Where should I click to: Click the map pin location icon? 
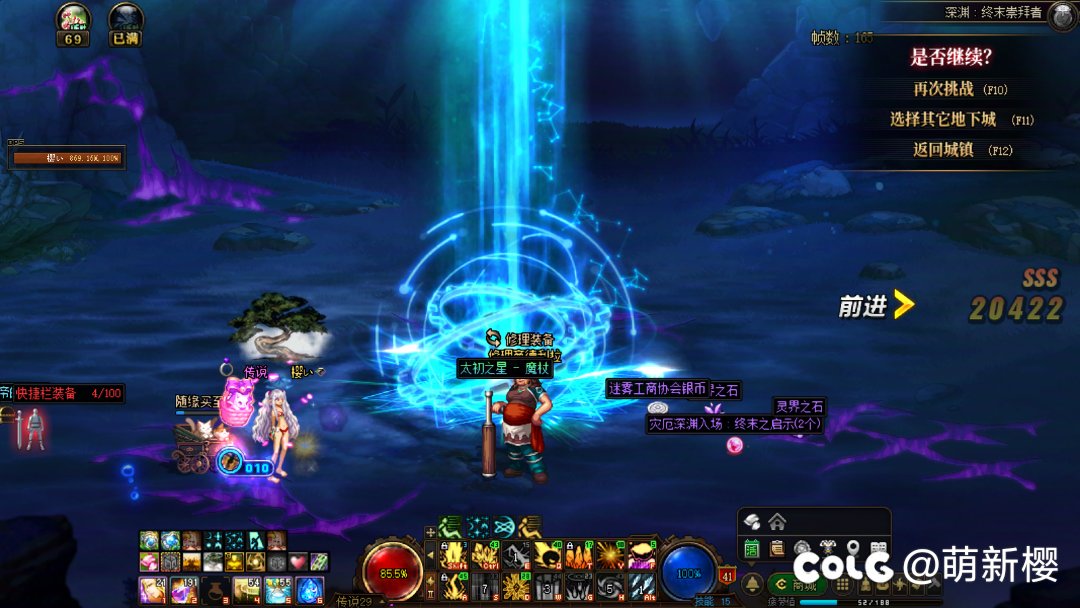853,549
